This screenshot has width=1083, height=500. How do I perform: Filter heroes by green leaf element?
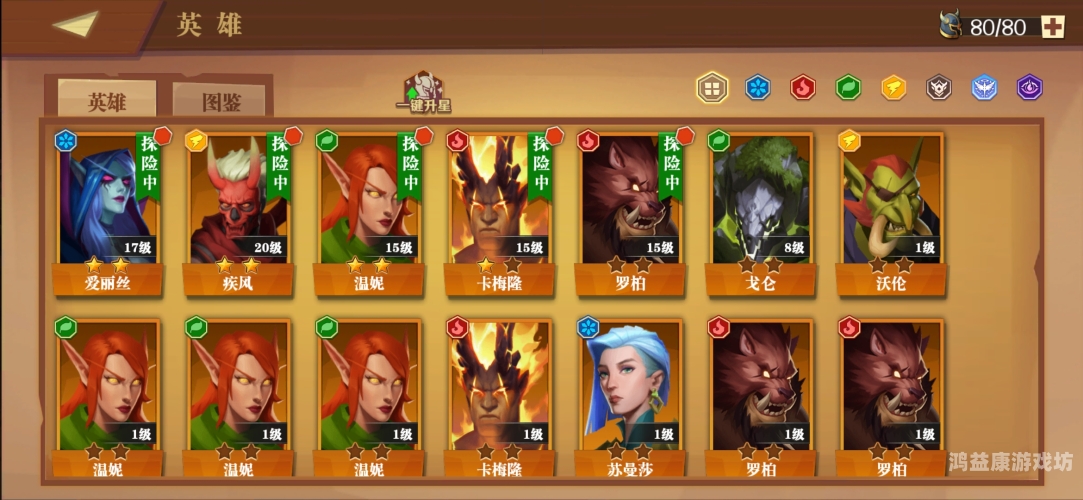[x=848, y=88]
